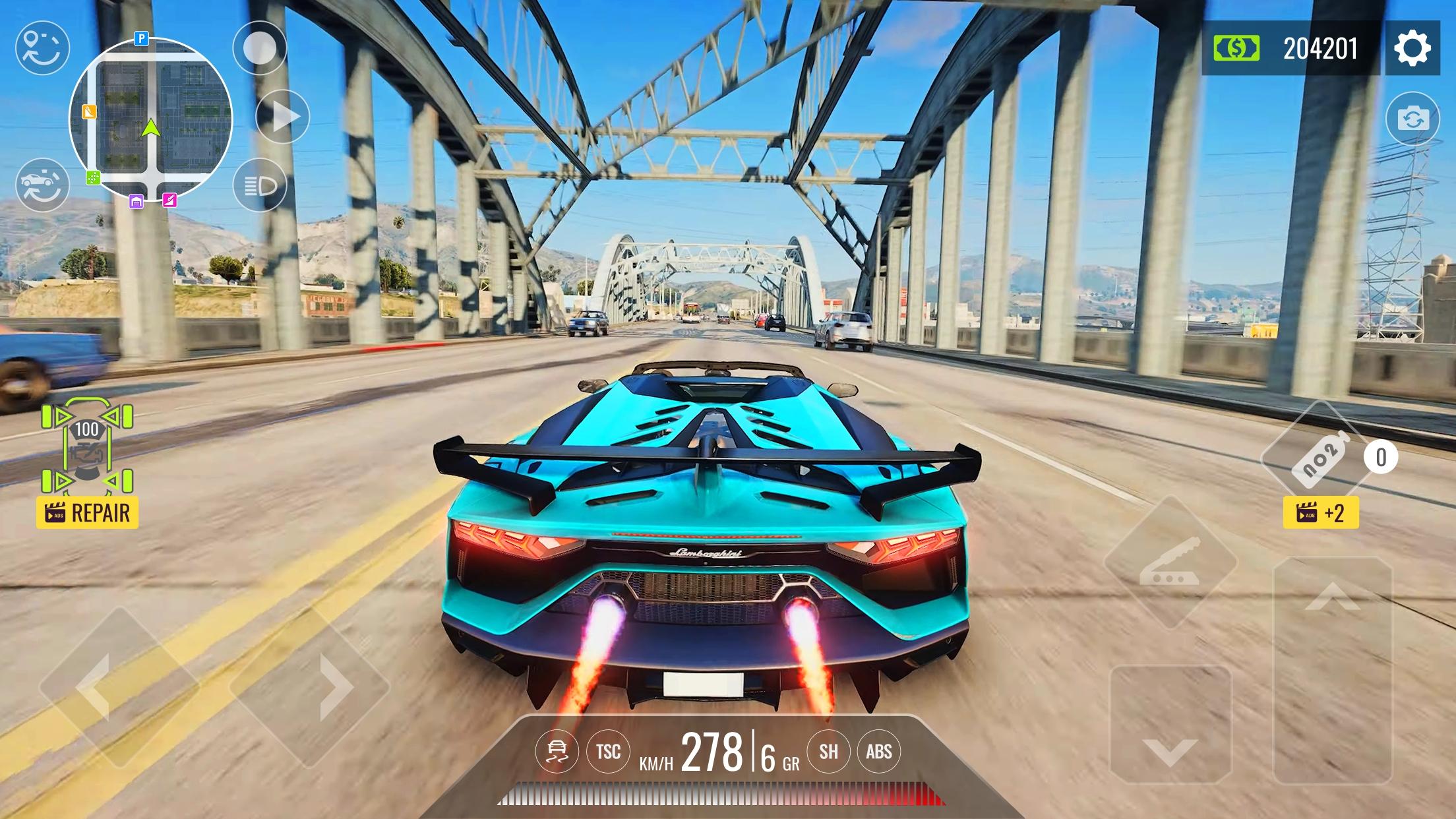This screenshot has width=1456, height=819.
Task: Tap the yellow REPAIR ad button
Action: tap(87, 513)
